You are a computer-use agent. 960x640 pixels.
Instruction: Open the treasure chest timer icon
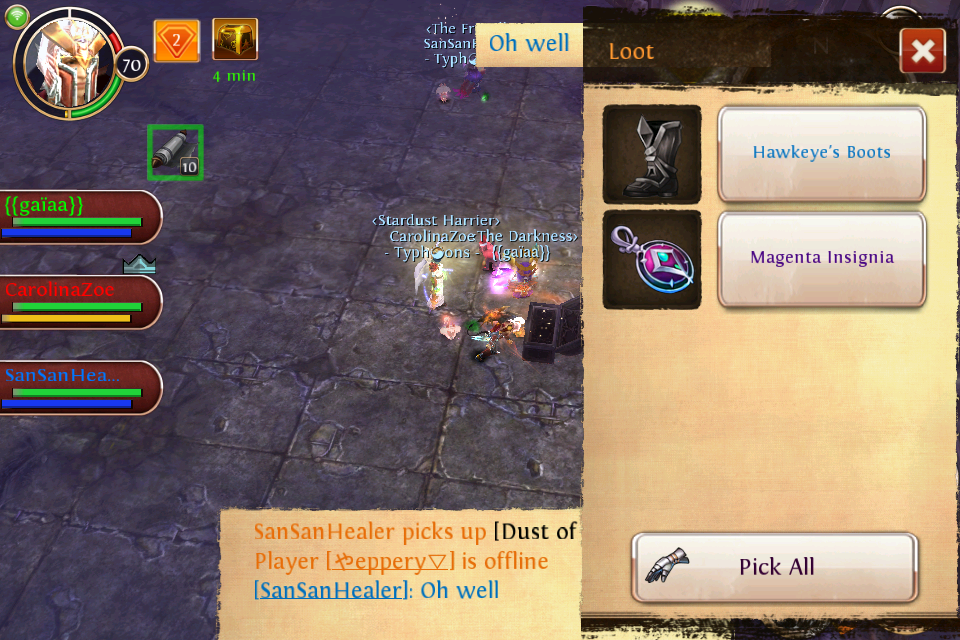[x=235, y=40]
